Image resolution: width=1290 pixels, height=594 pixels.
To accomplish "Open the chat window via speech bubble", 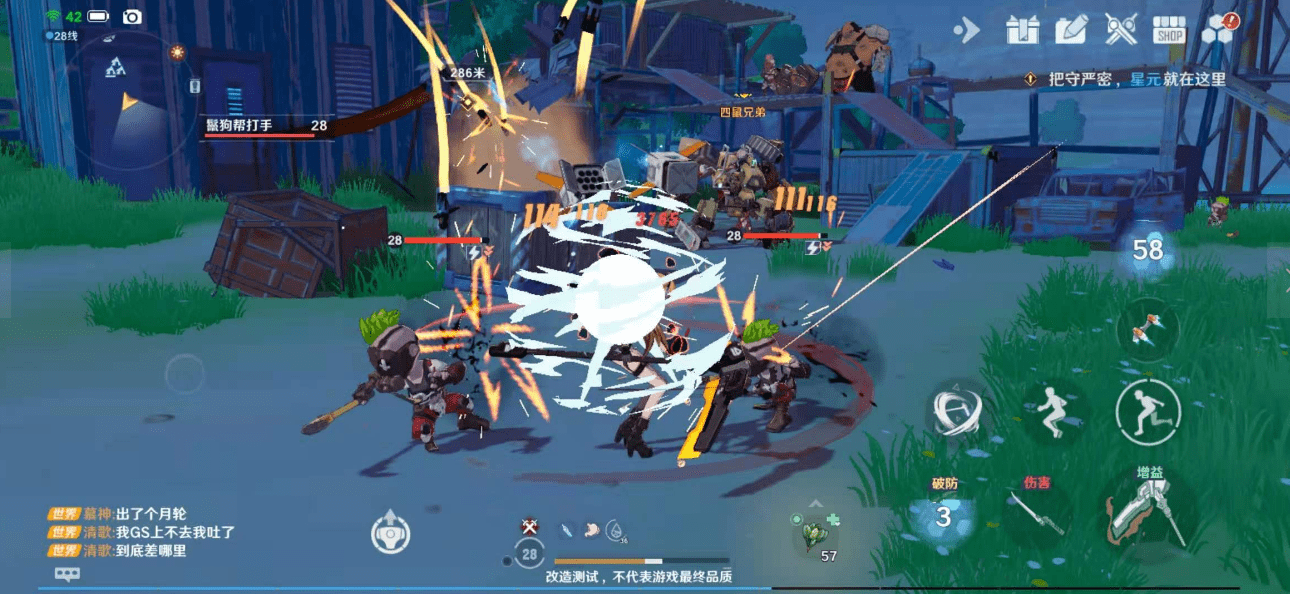I will (x=67, y=574).
